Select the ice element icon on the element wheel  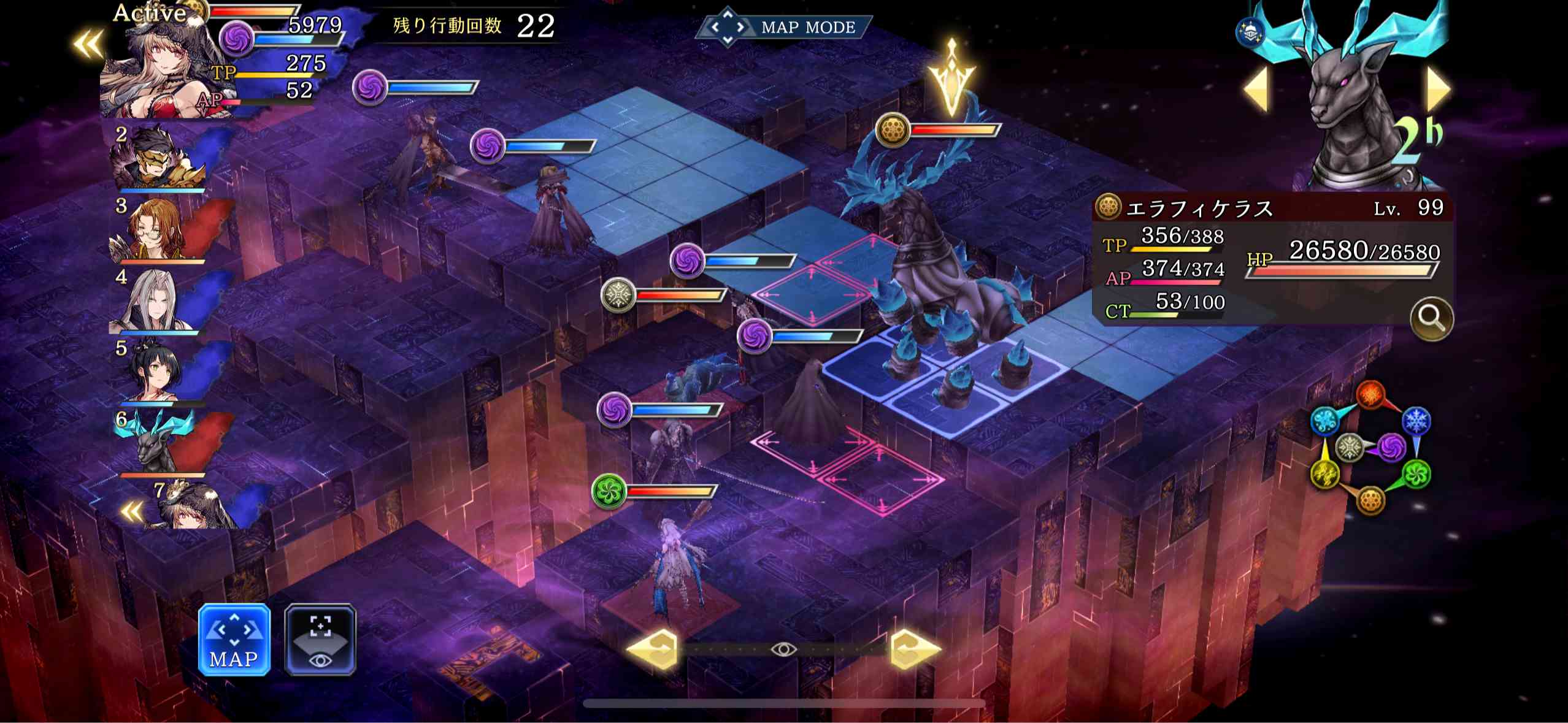[1416, 421]
